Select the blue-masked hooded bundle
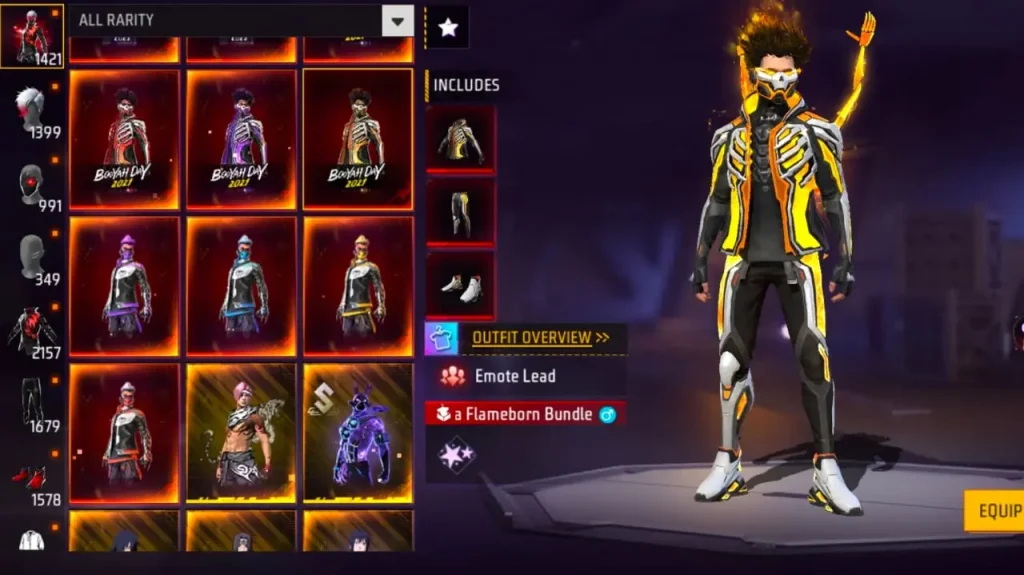The height and width of the screenshot is (575, 1024). (x=241, y=286)
